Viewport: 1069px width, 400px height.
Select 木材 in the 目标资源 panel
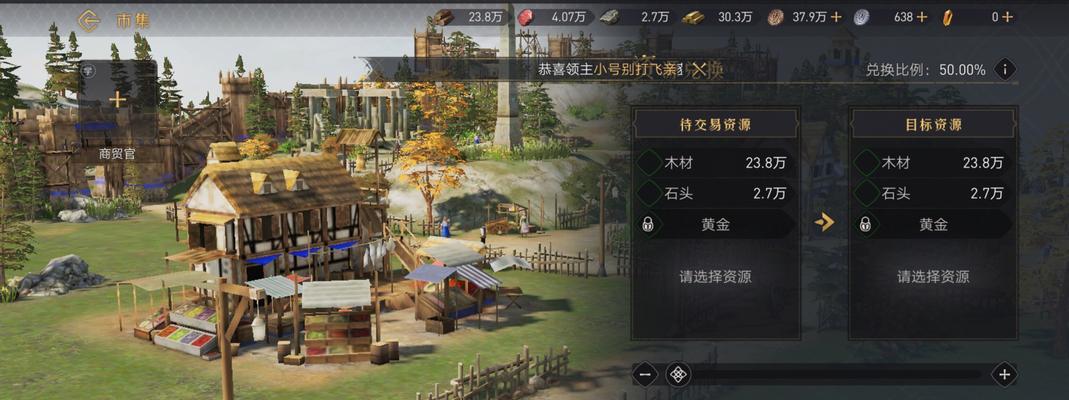[932, 163]
